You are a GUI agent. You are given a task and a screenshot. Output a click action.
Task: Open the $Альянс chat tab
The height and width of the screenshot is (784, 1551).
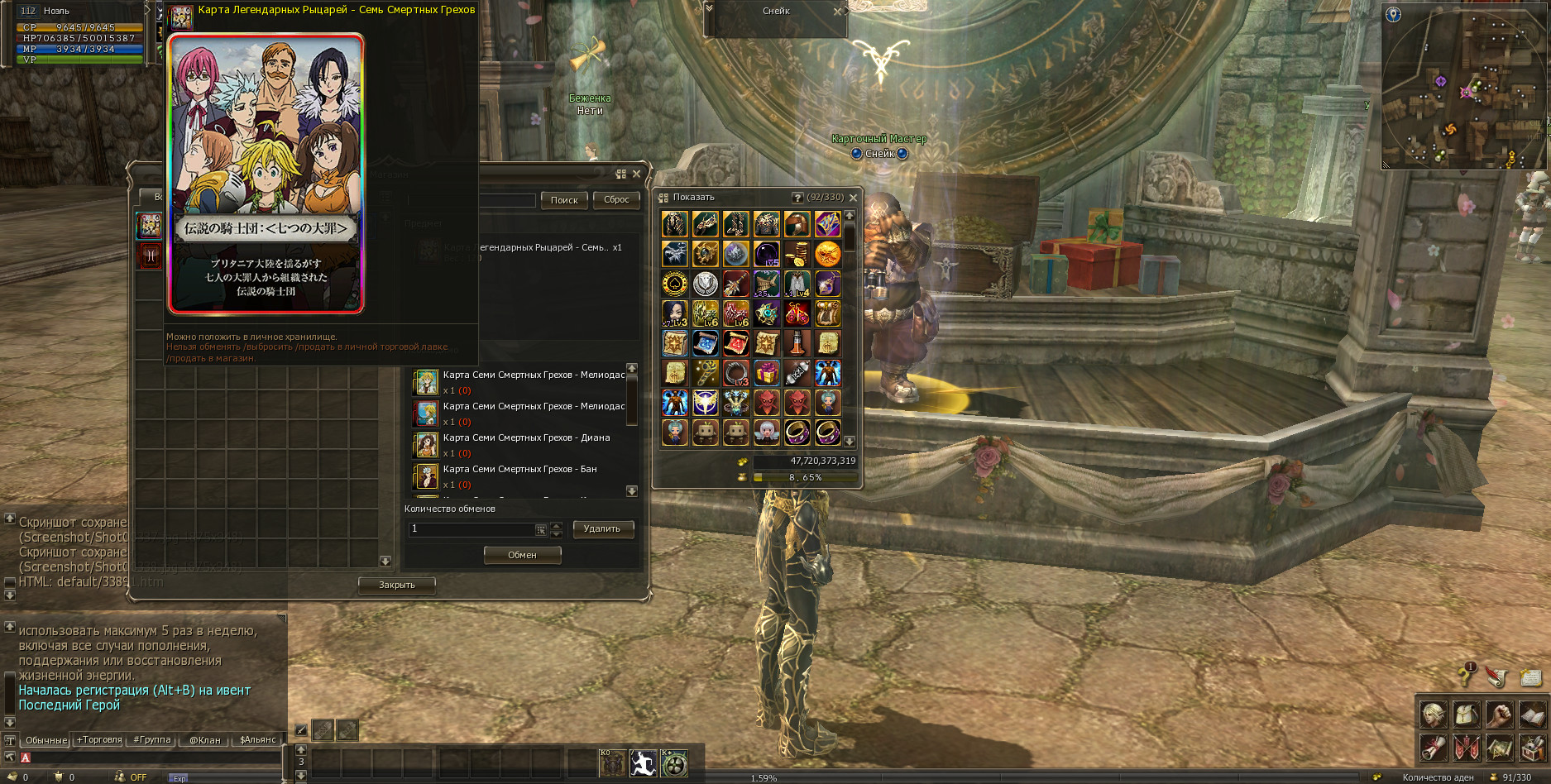coord(257,740)
